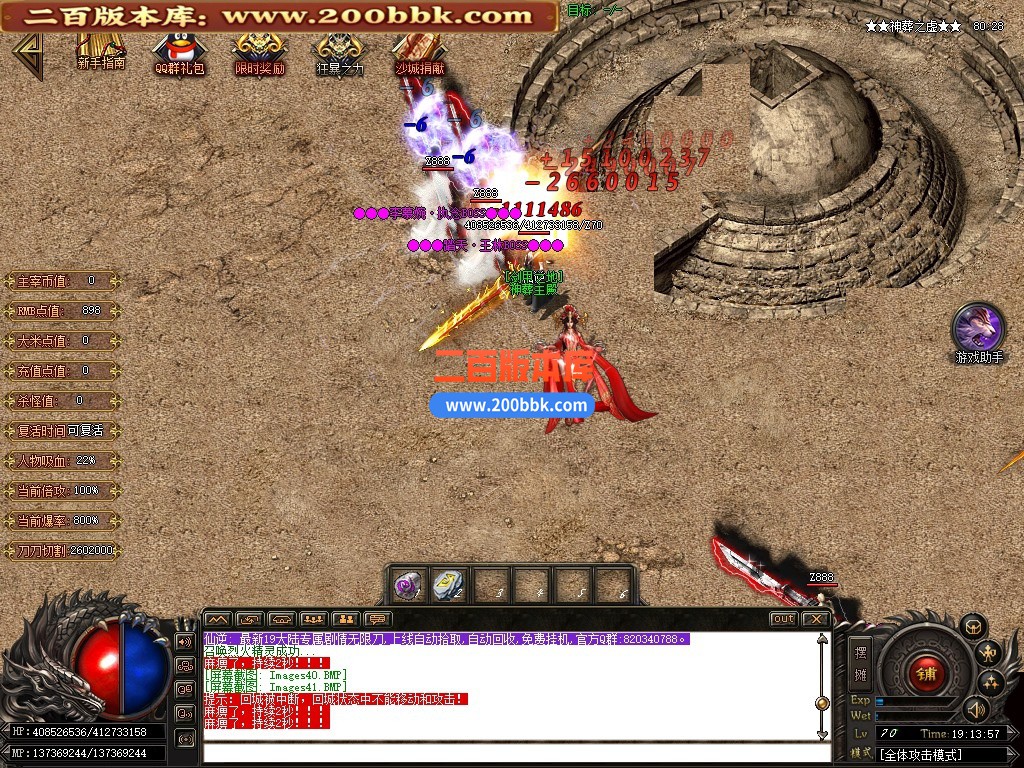Open the 游戏助手 game assistant

tap(978, 330)
